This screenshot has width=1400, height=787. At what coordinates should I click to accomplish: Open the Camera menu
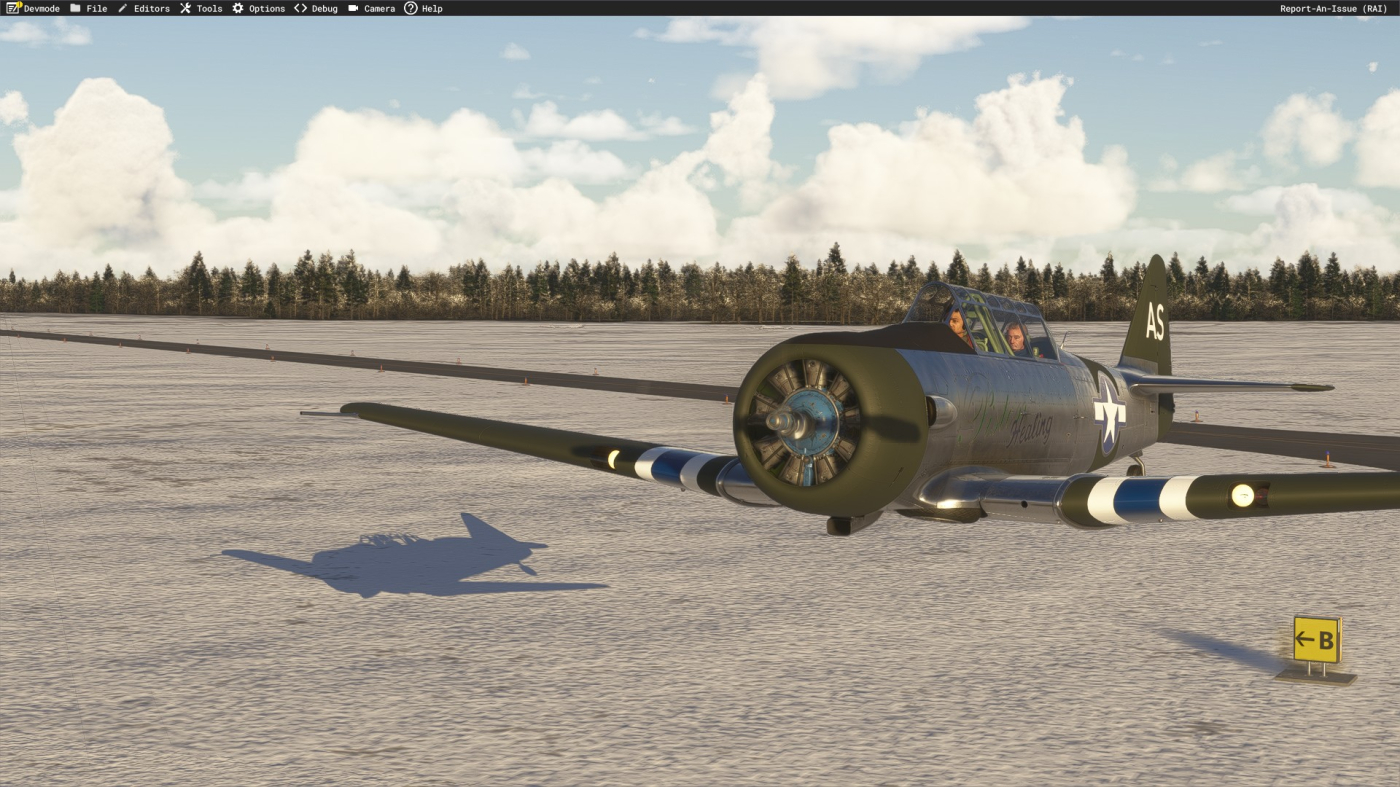click(x=371, y=8)
